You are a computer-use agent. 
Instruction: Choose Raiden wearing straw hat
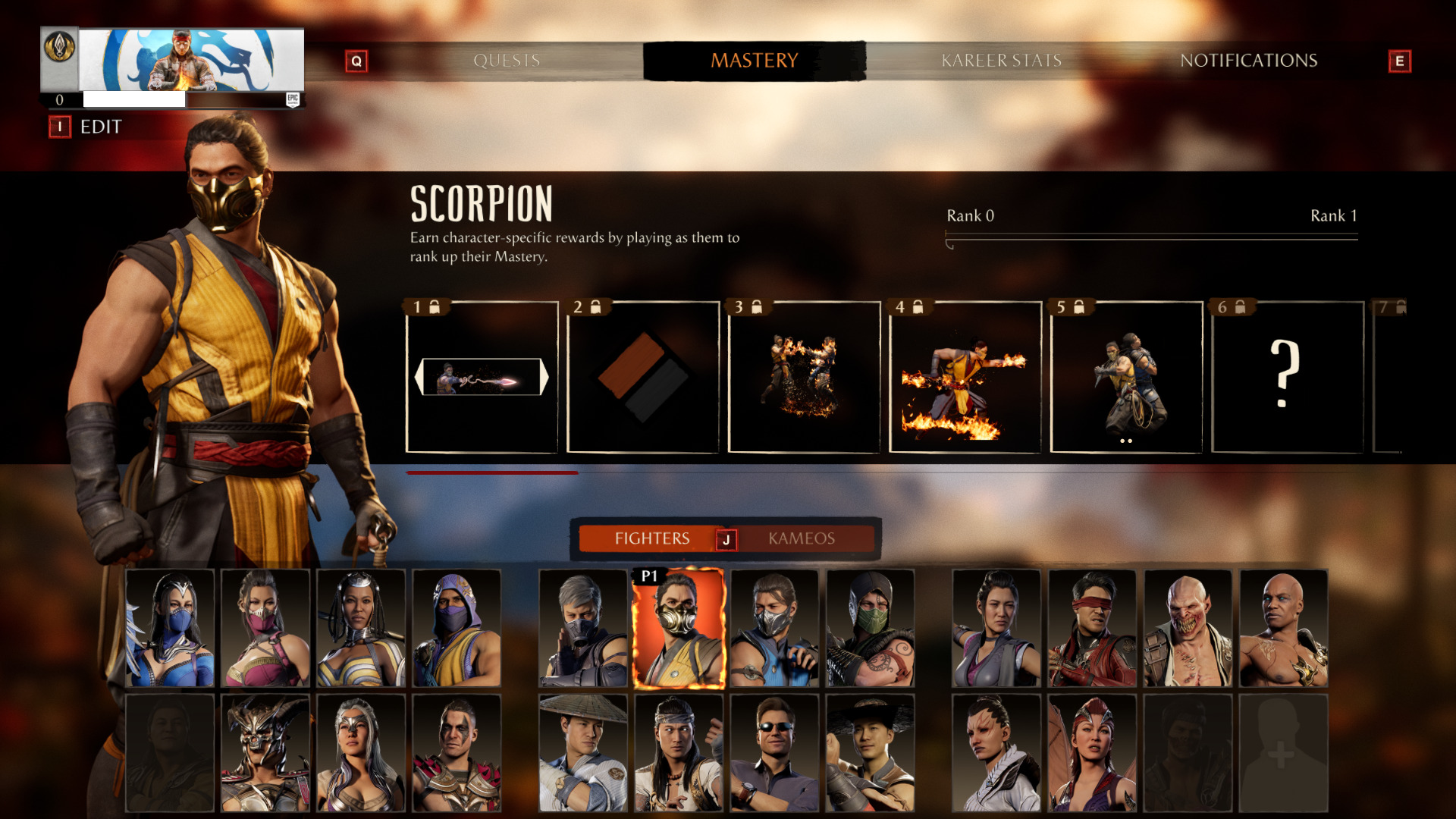[583, 753]
